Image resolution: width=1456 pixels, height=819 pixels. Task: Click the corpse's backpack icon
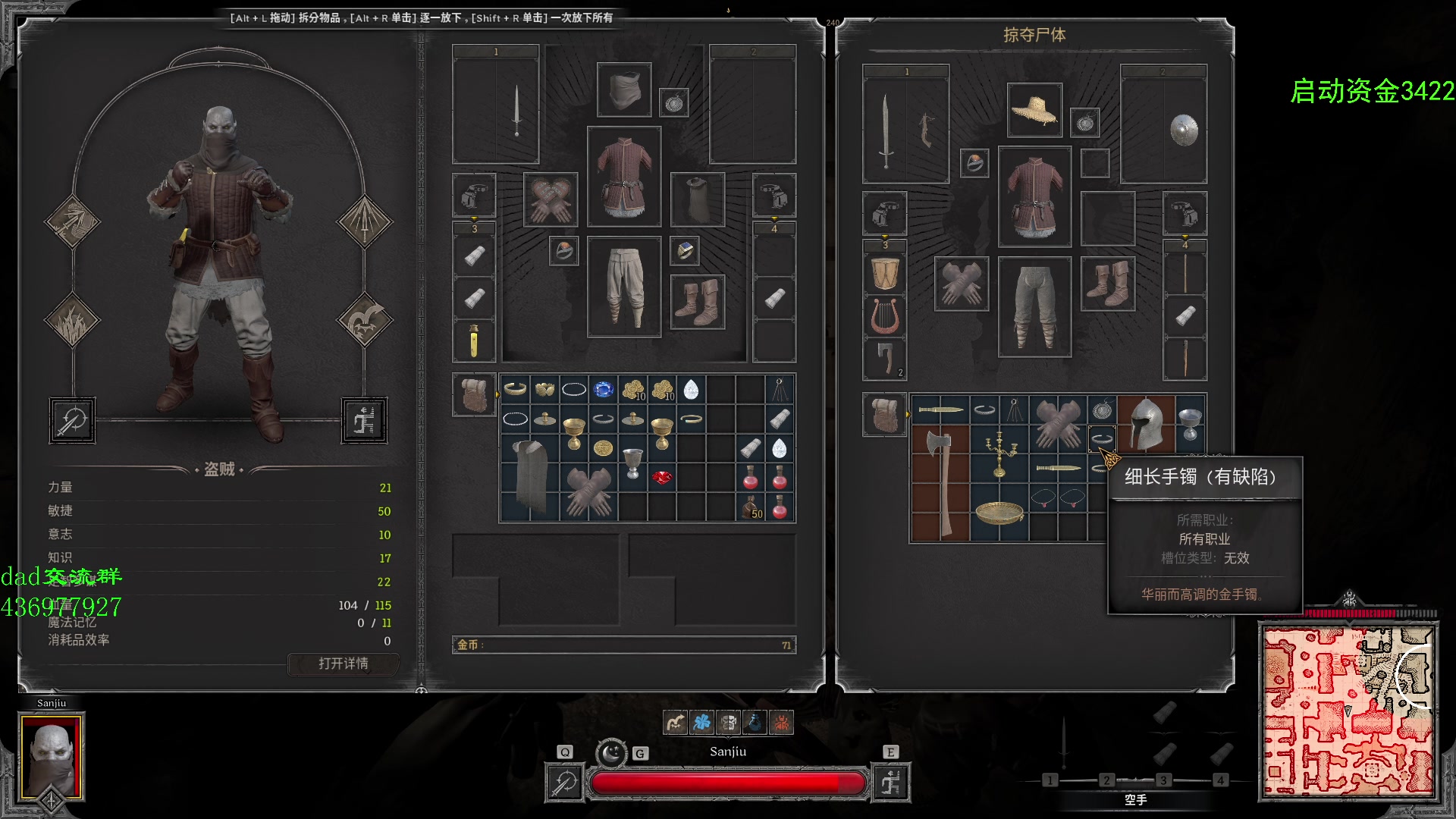884,414
